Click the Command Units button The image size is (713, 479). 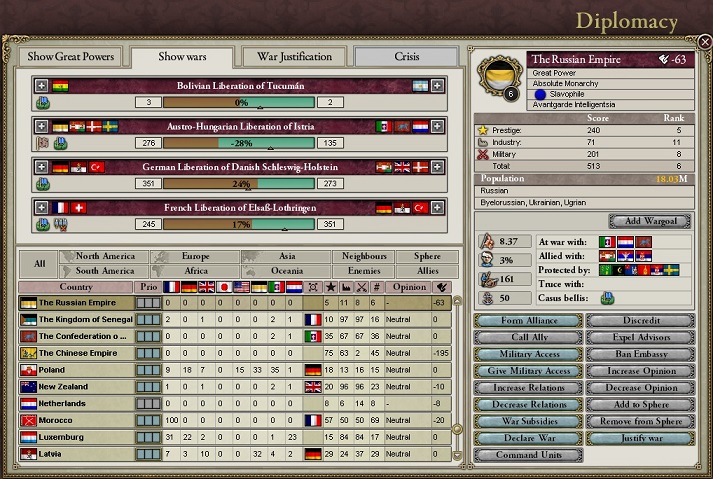pyautogui.click(x=527, y=455)
